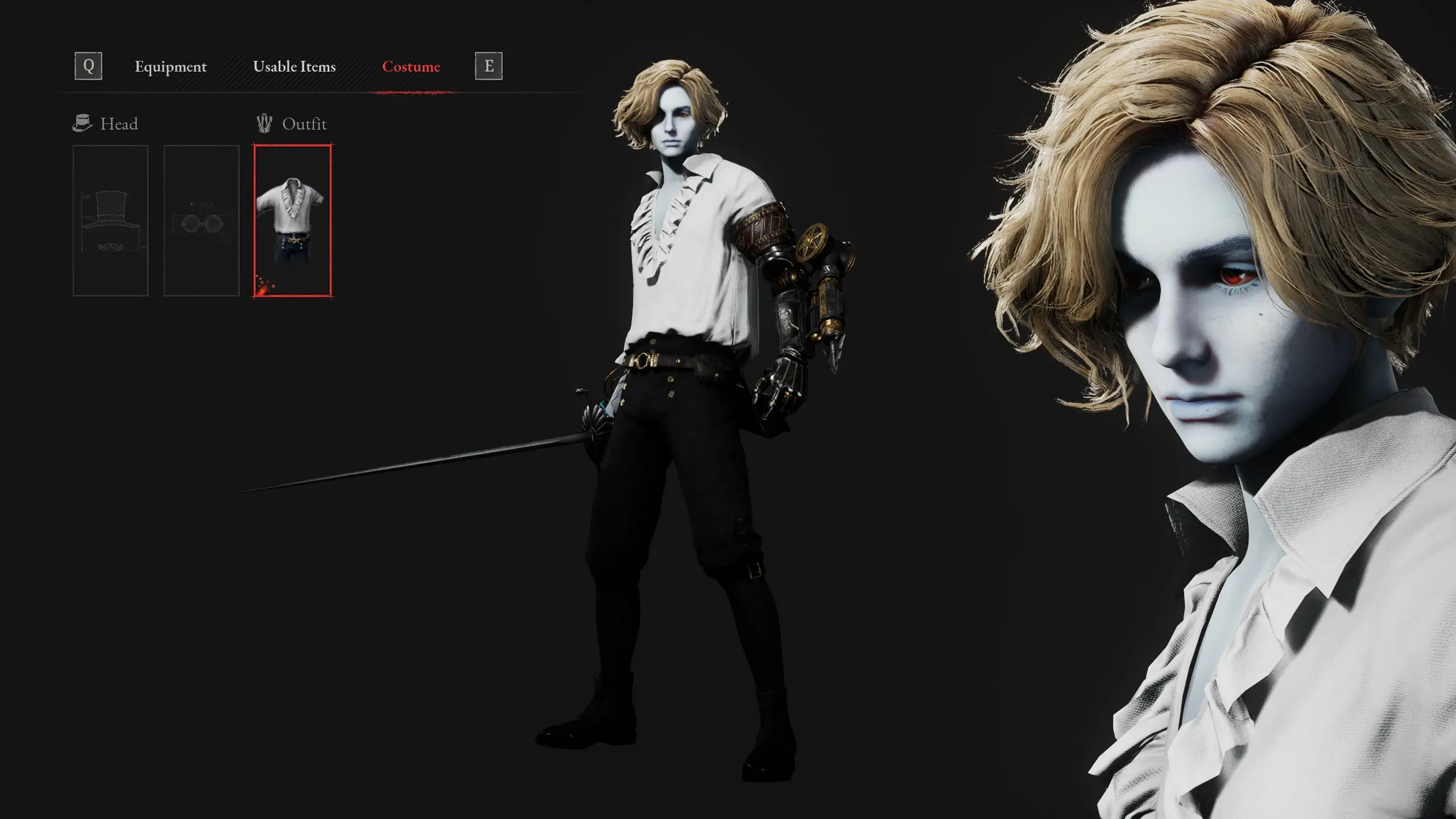Image resolution: width=1456 pixels, height=819 pixels.
Task: Pick the white ruffled shirt outfit slot
Action: point(292,221)
